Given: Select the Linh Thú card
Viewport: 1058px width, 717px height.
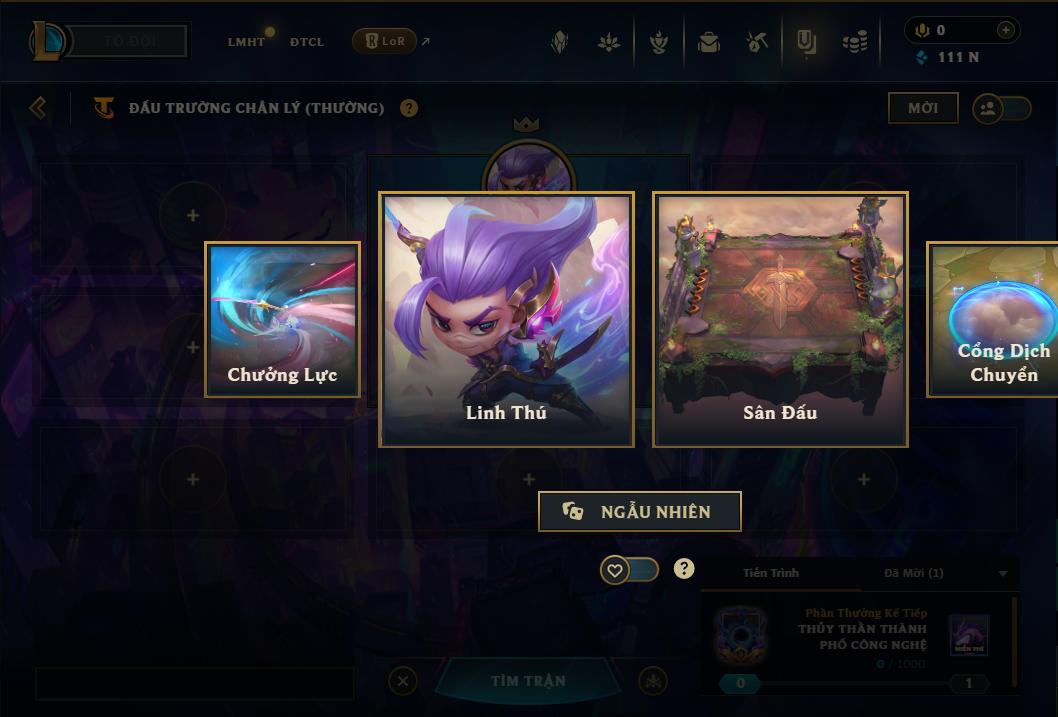Looking at the screenshot, I should [x=506, y=319].
